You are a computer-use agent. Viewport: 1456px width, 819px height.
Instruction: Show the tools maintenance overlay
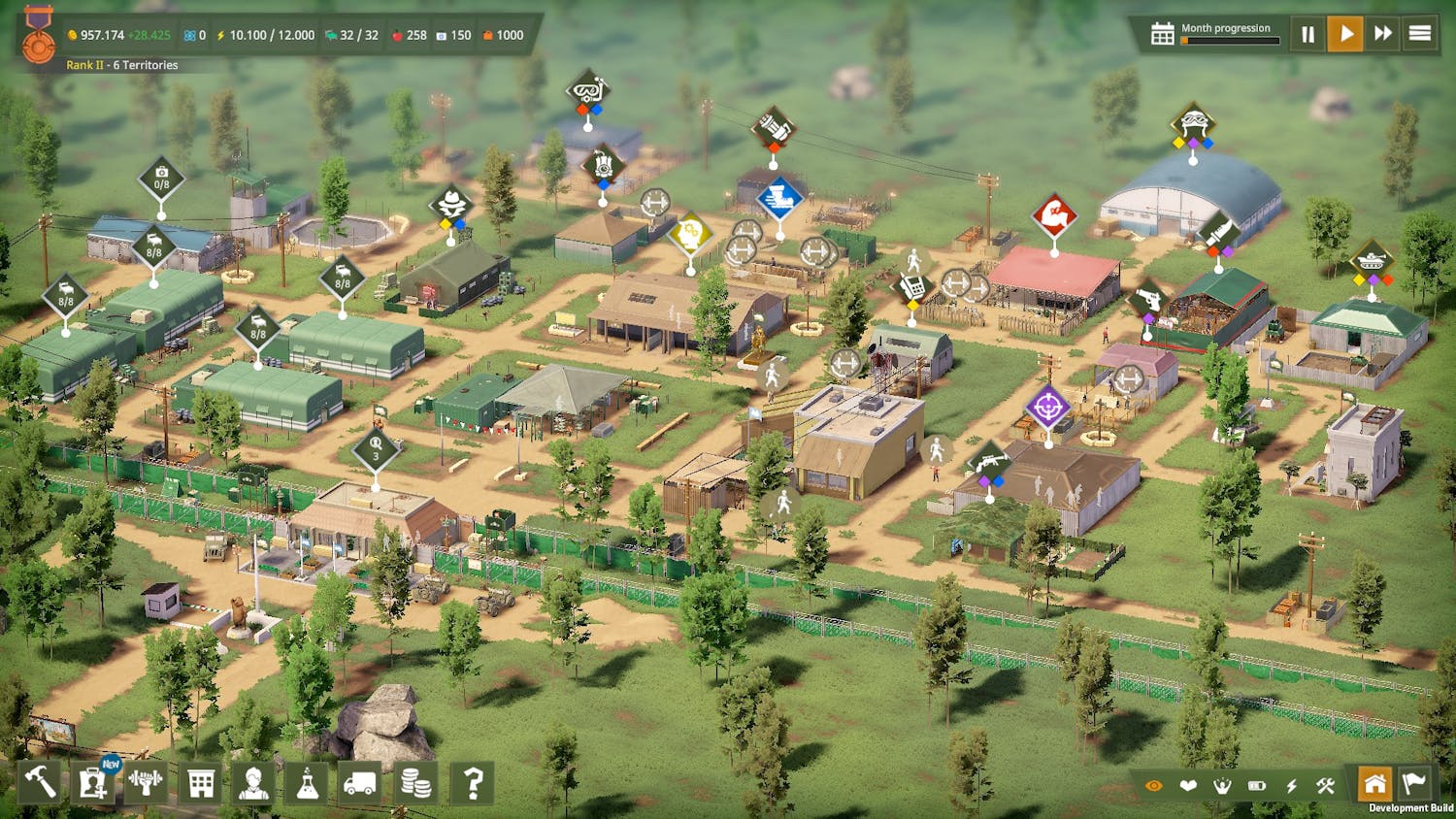1326,786
